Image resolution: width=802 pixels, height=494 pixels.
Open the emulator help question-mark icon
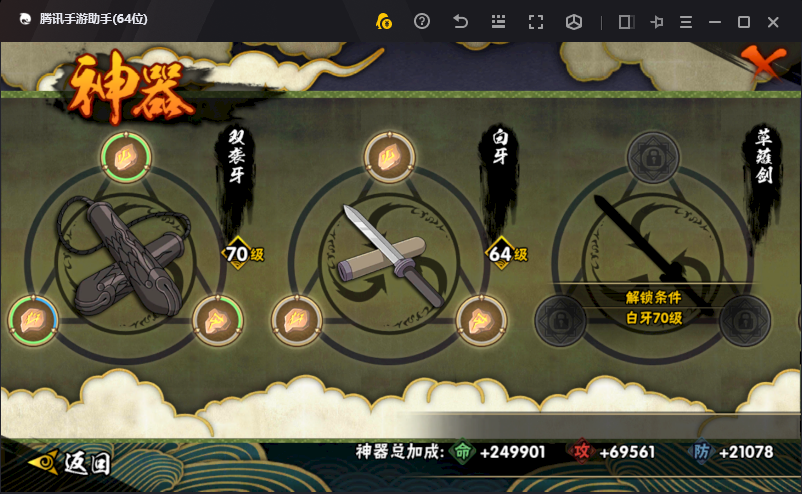tap(422, 21)
